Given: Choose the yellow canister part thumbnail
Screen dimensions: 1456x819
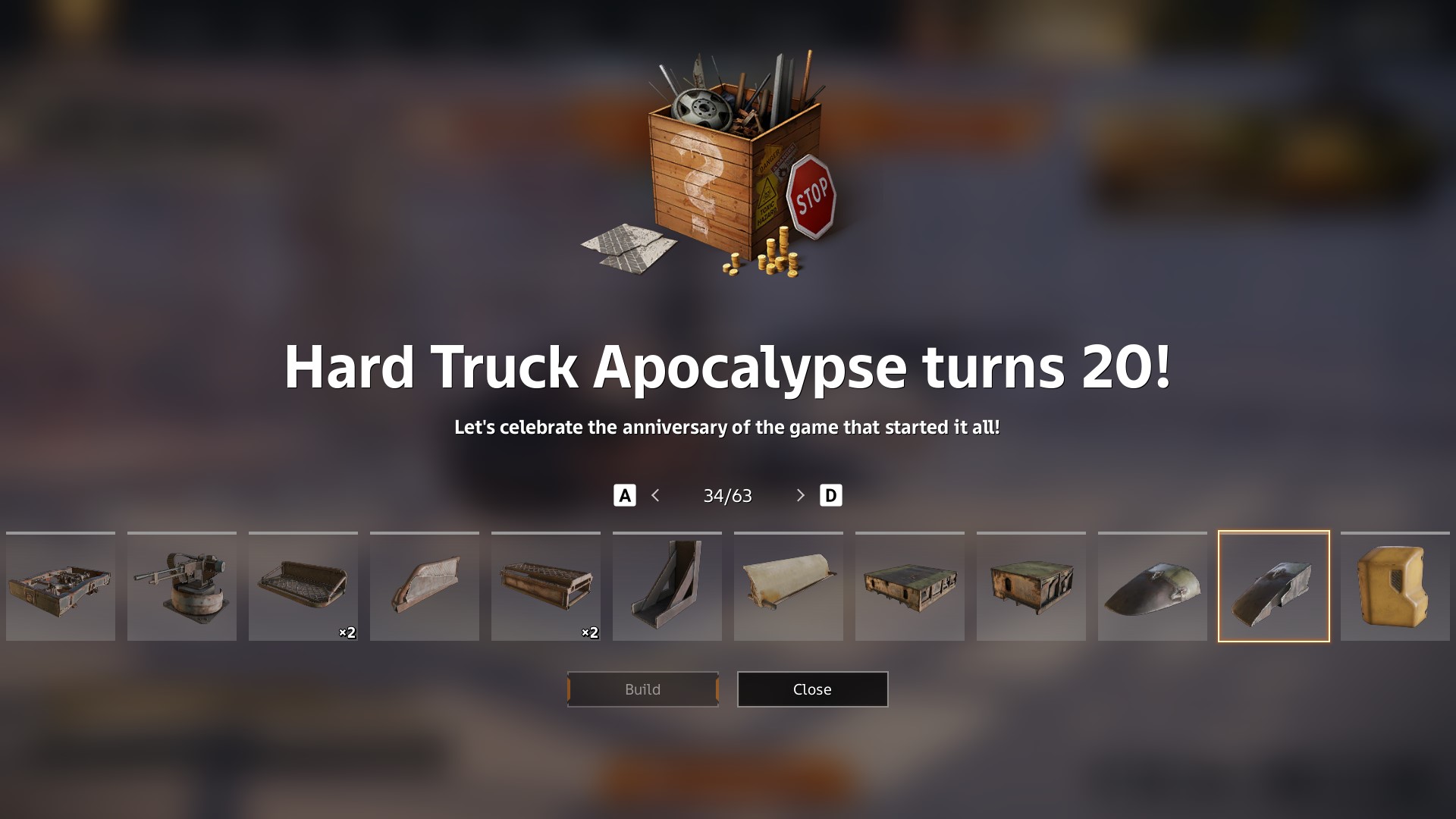Looking at the screenshot, I should coord(1395,586).
